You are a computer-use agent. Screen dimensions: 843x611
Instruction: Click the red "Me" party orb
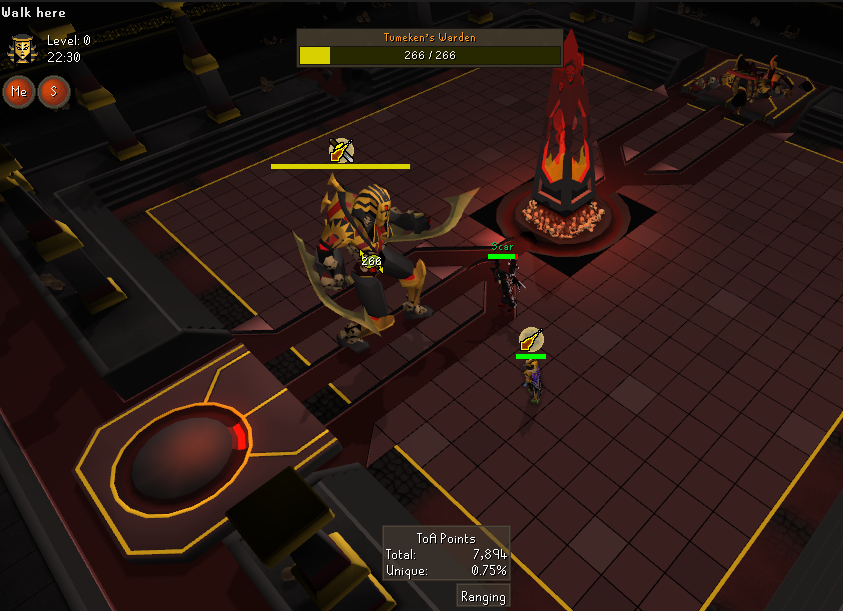(18, 91)
